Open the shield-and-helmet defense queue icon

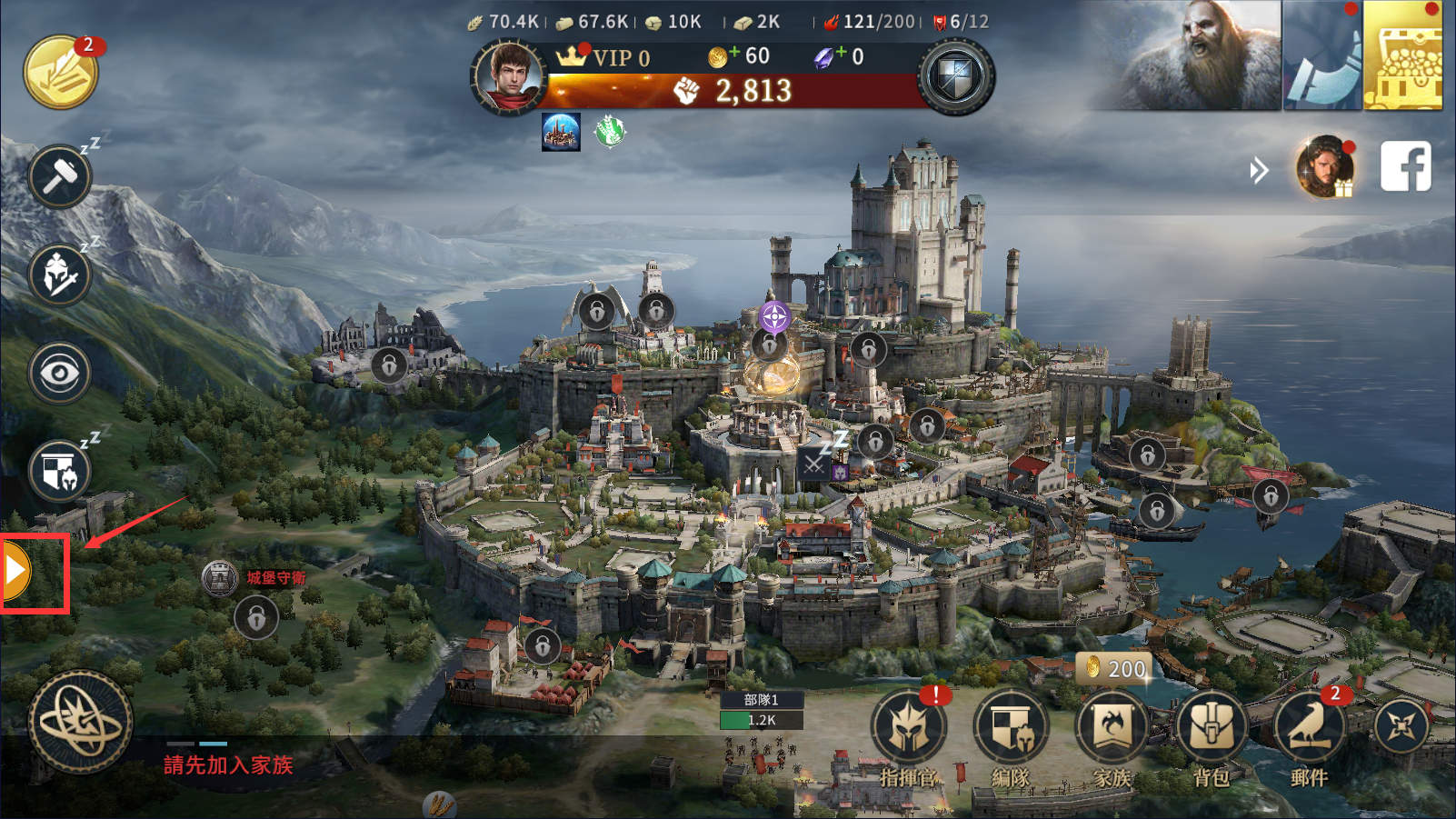tap(60, 471)
